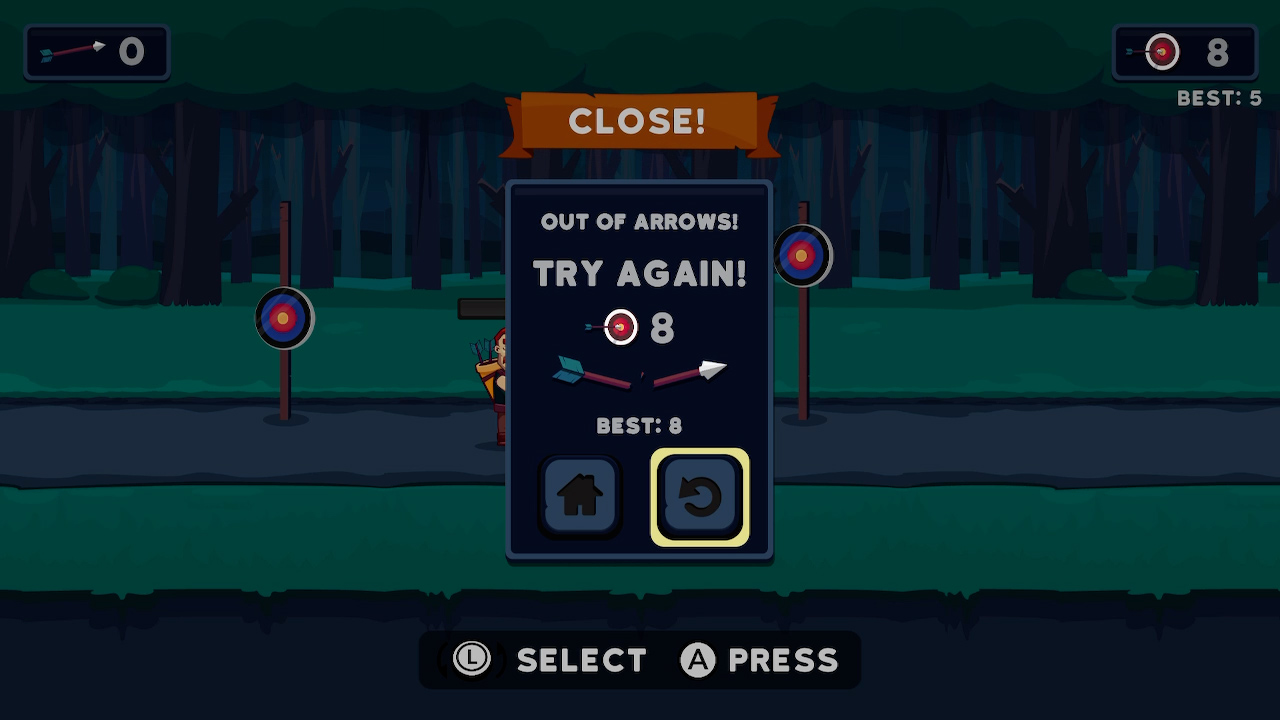Click the archer character behind the dialog
This screenshot has height=720, width=1280.
(x=490, y=380)
